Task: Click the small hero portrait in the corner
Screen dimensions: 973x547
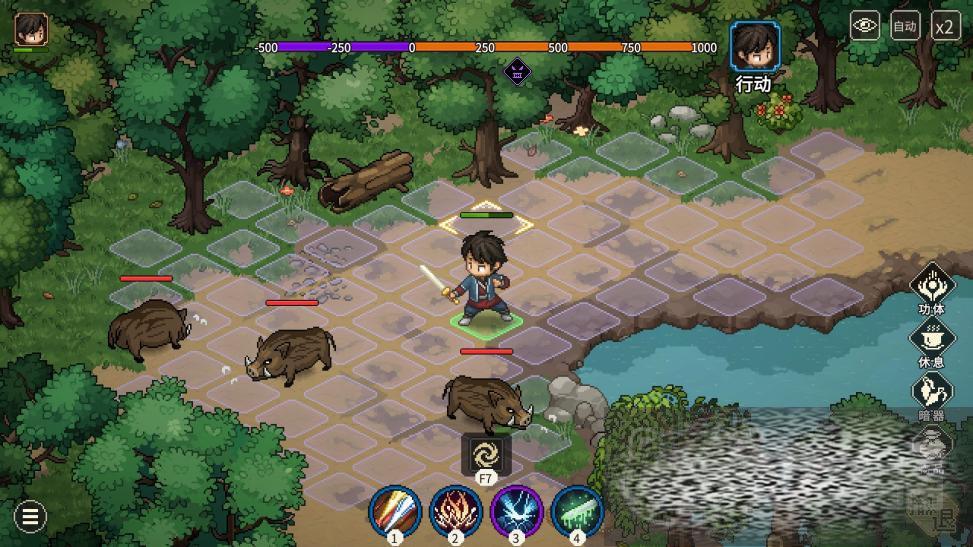Action: tap(31, 29)
